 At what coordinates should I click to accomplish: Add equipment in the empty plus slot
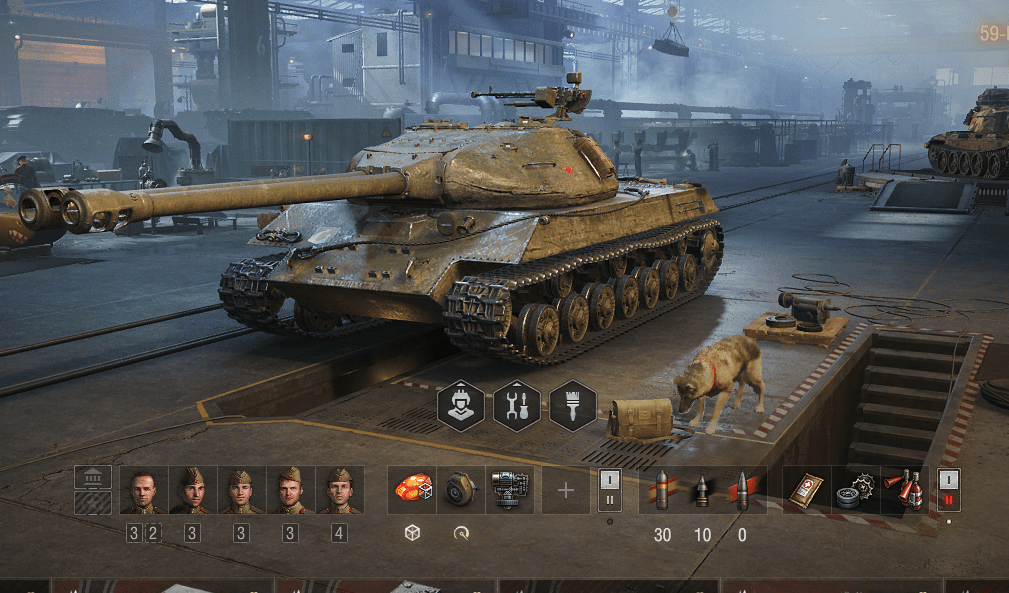coord(566,490)
